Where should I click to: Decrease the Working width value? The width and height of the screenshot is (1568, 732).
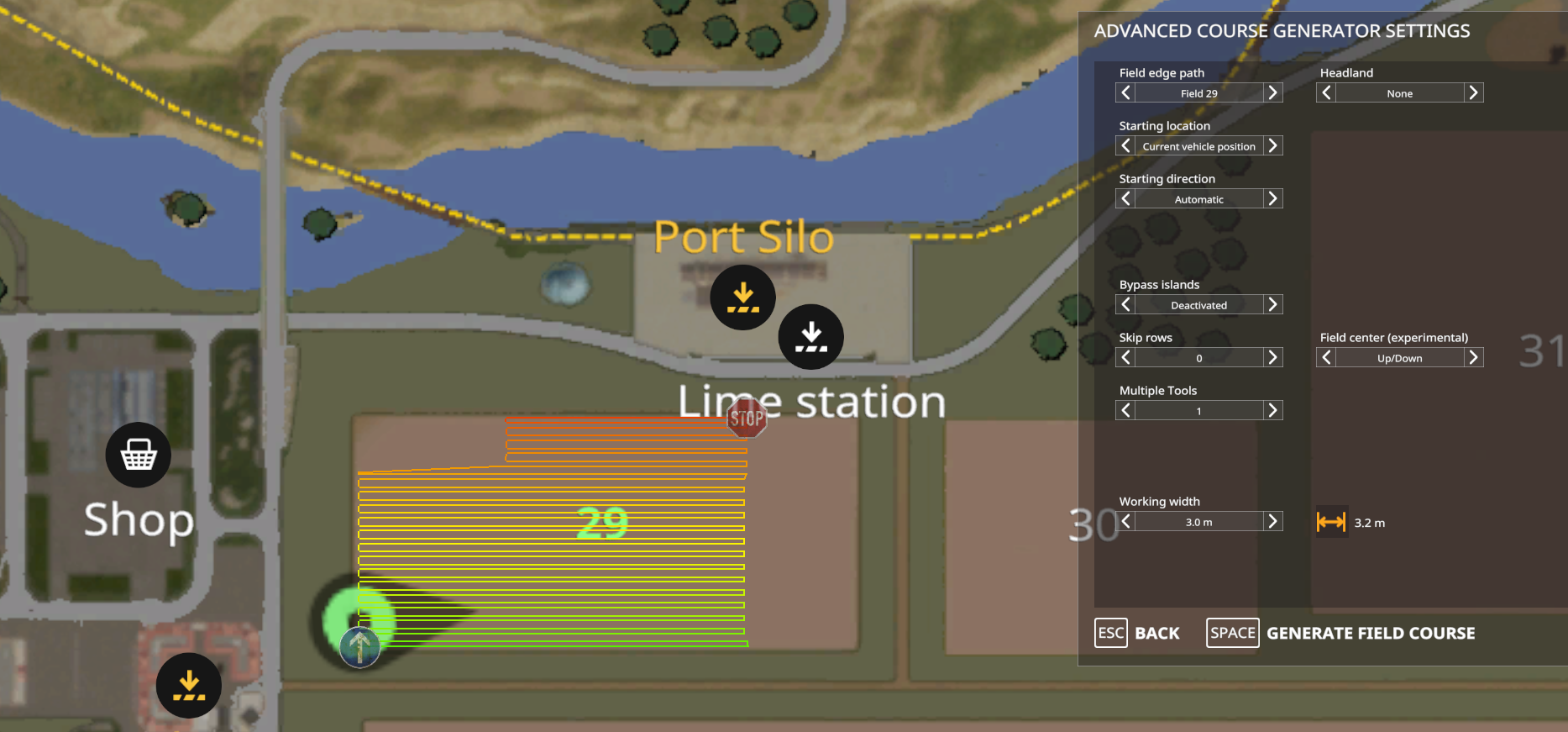coord(1125,520)
